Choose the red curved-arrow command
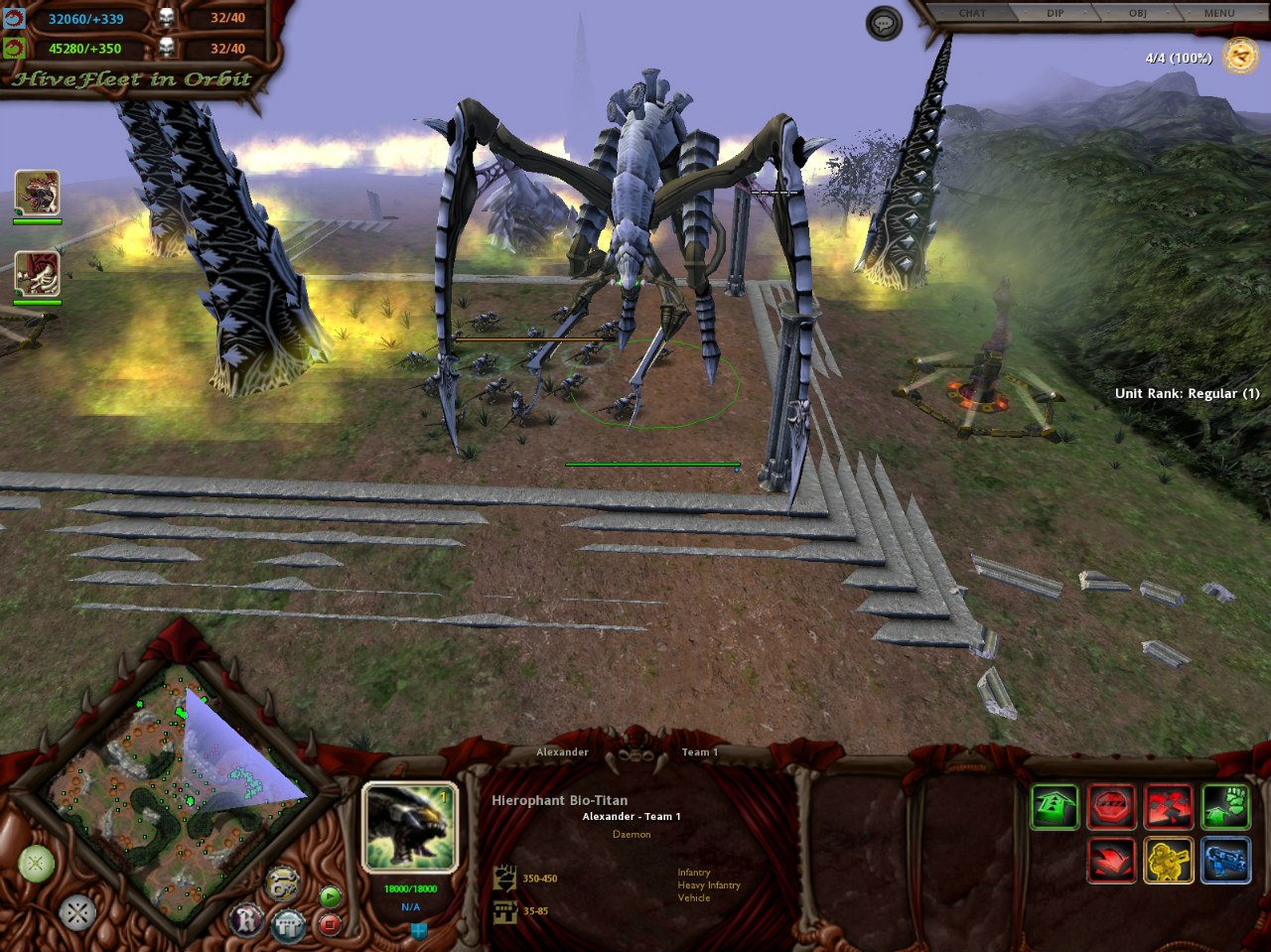The height and width of the screenshot is (952, 1271). click(1111, 860)
